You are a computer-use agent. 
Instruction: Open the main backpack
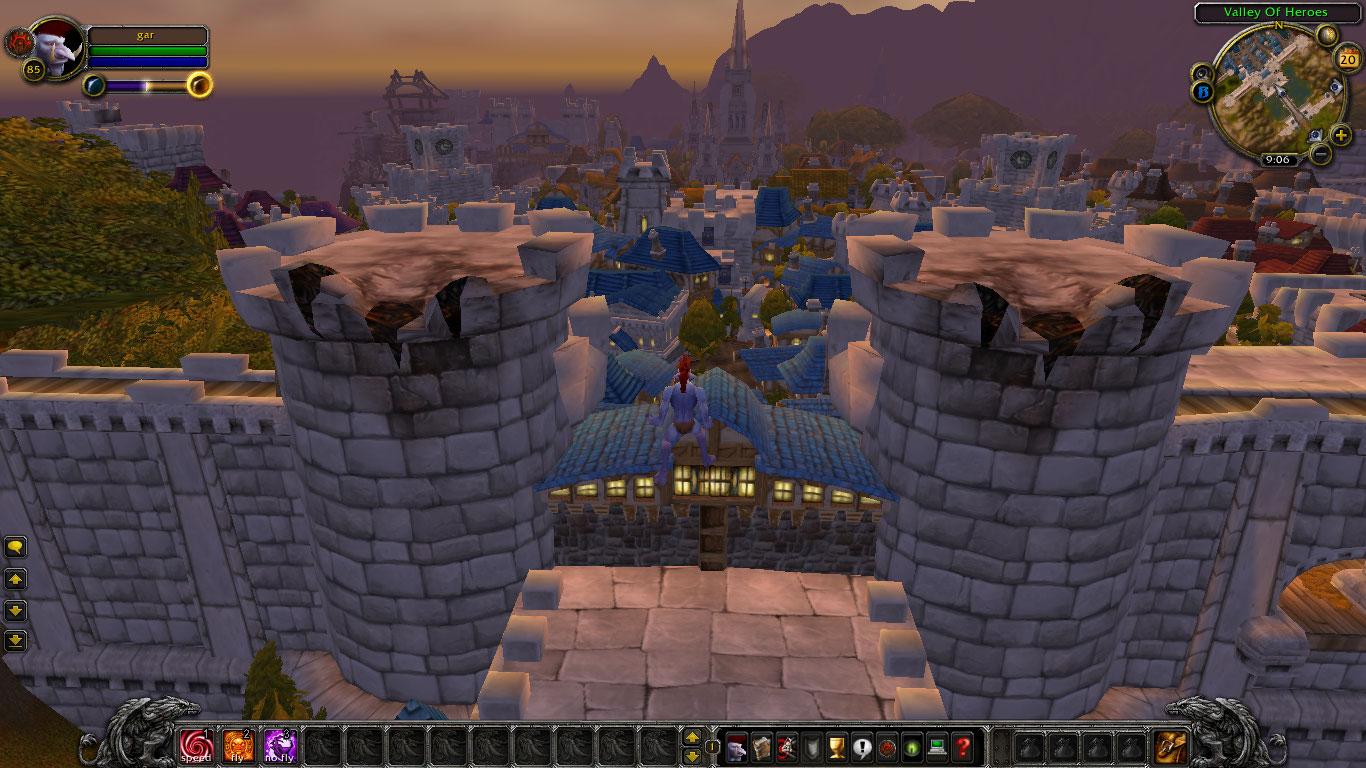1170,747
